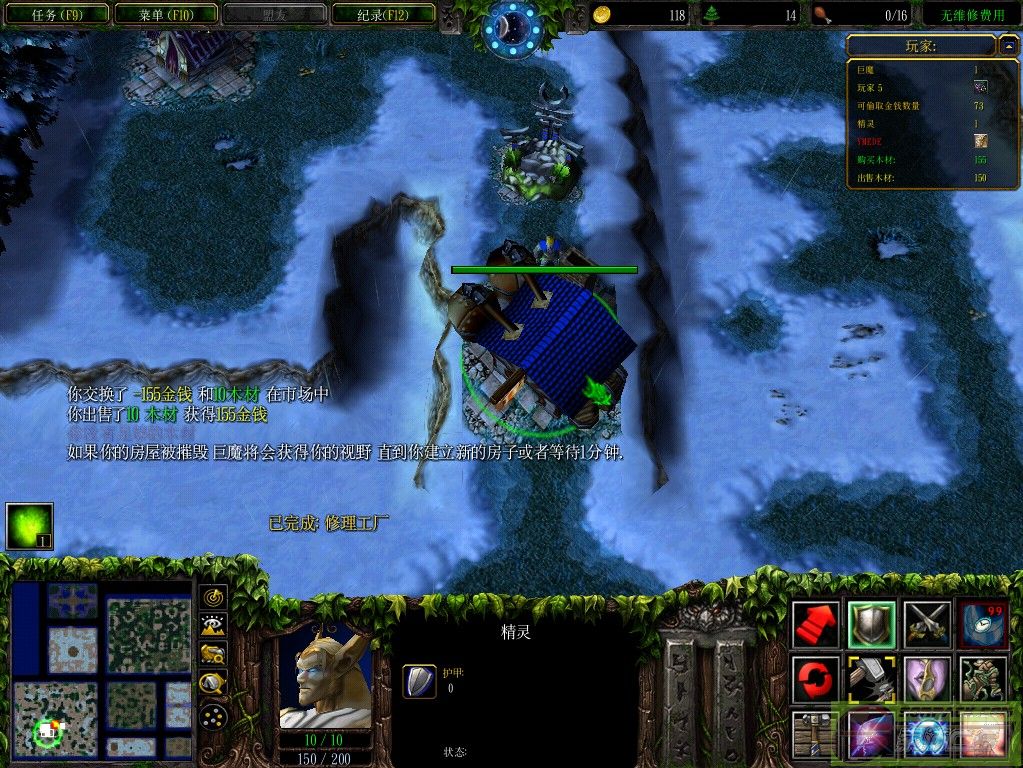The image size is (1023, 768).
Task: Activate the purple lightning orb ability
Action: click(x=870, y=733)
